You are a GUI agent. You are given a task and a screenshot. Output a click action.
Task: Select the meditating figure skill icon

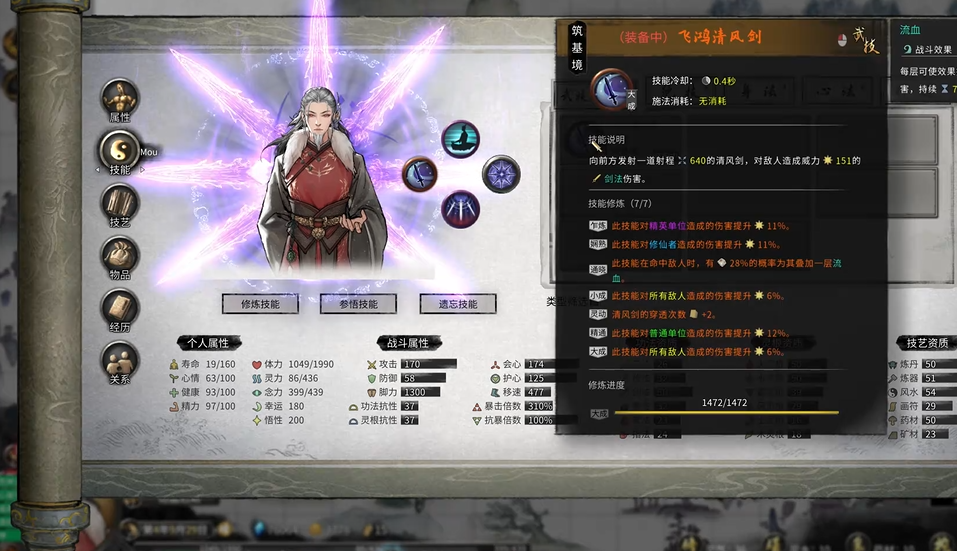[461, 141]
